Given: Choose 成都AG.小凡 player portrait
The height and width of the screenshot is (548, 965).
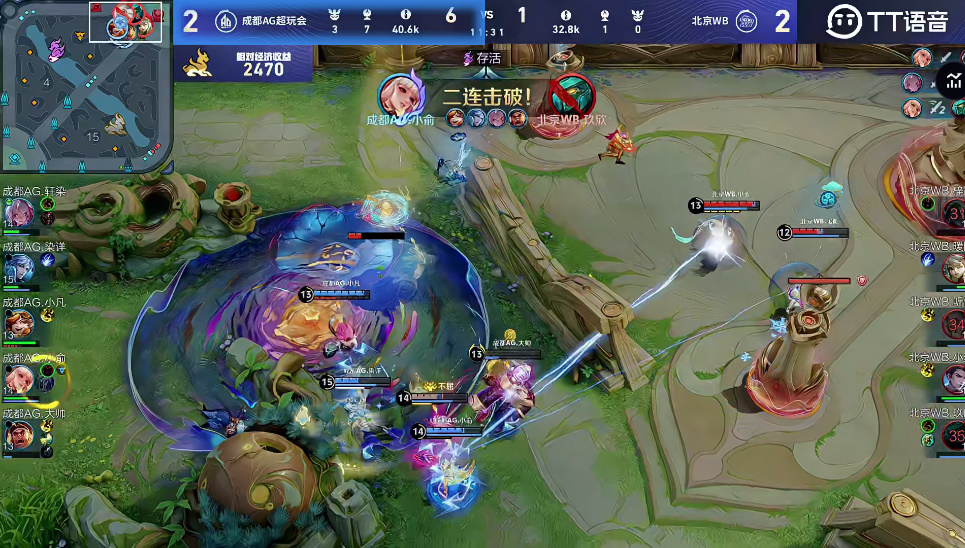Looking at the screenshot, I should (21, 322).
